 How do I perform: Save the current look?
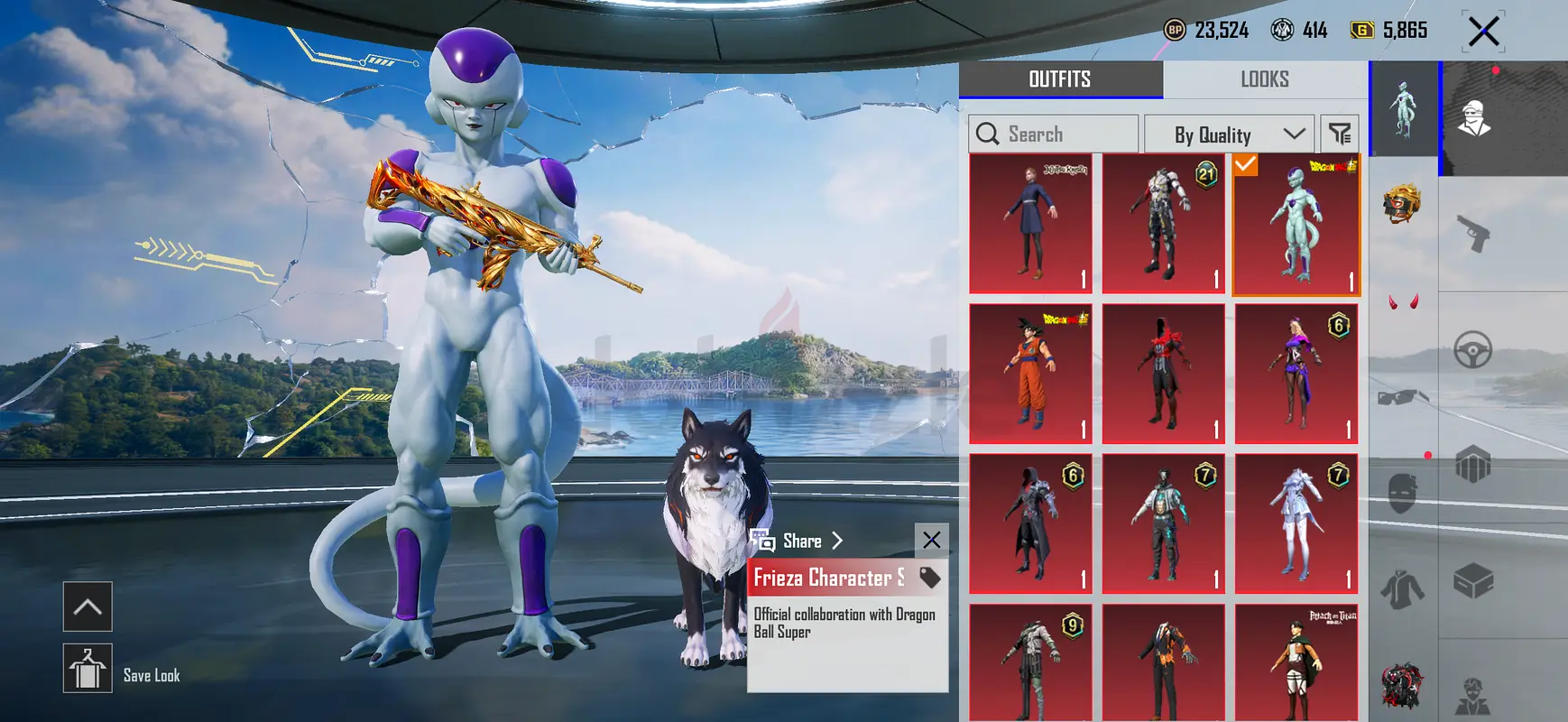(x=88, y=669)
